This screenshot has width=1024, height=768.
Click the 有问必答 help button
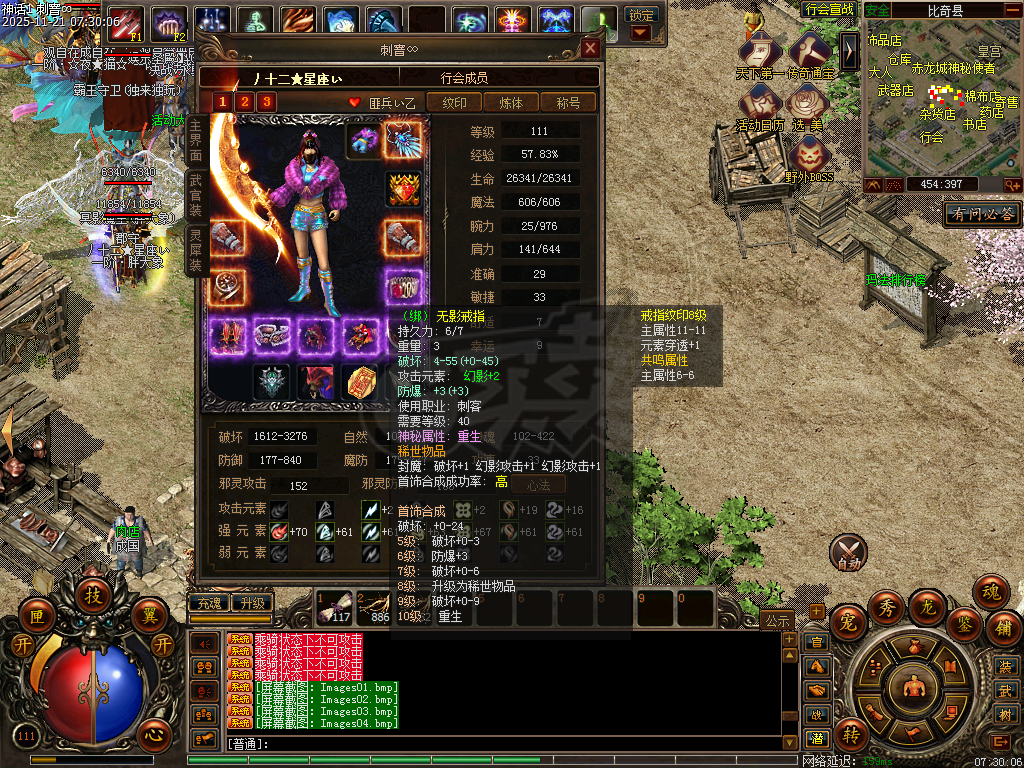click(x=982, y=214)
